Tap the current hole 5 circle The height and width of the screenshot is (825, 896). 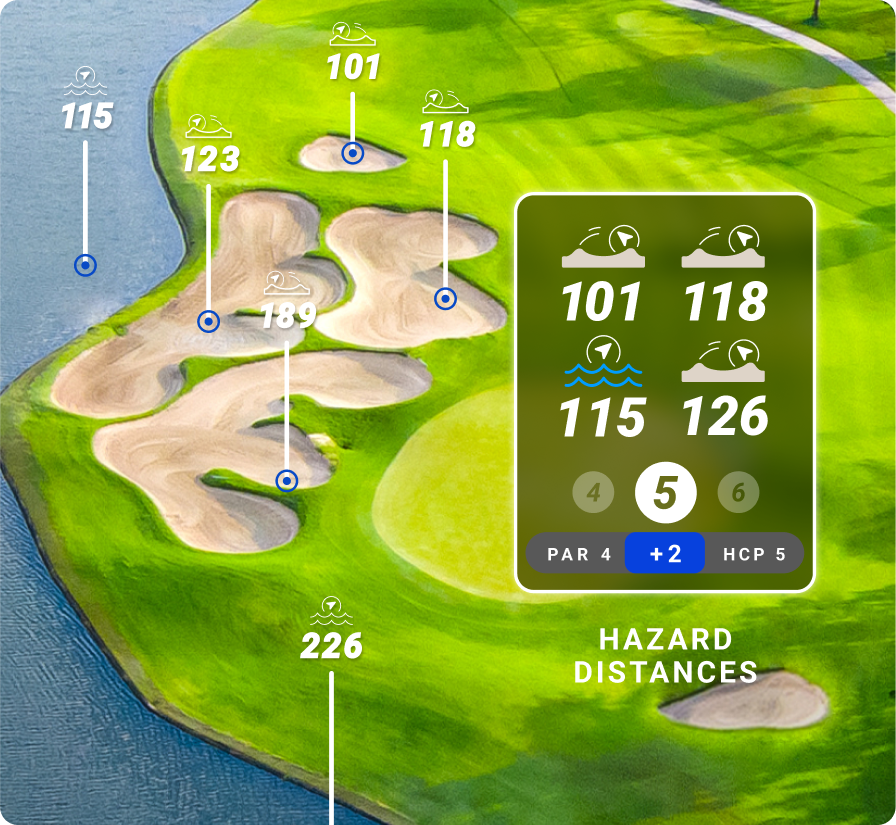click(666, 493)
